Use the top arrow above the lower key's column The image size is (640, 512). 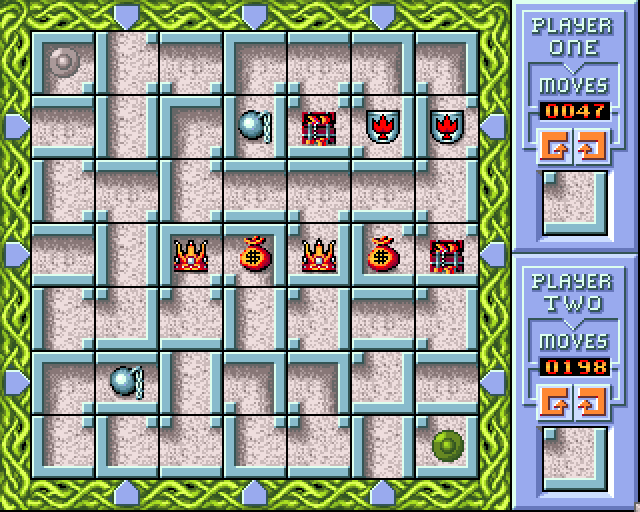click(x=127, y=14)
